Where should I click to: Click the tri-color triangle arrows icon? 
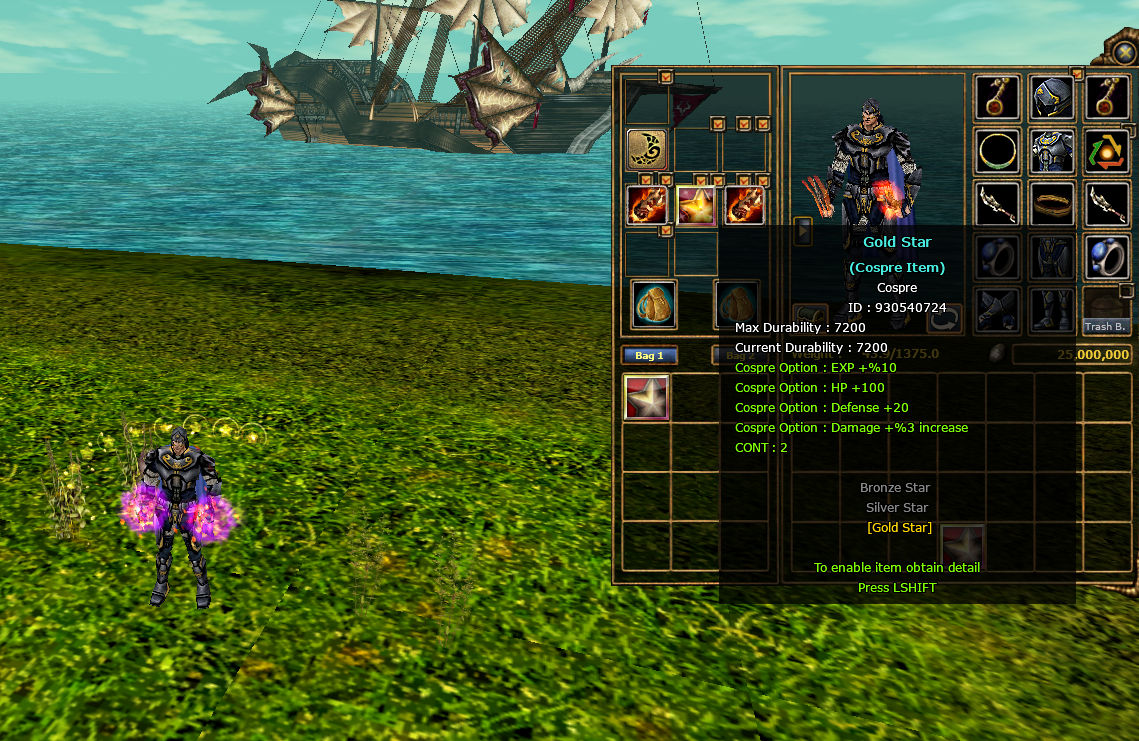[1107, 151]
